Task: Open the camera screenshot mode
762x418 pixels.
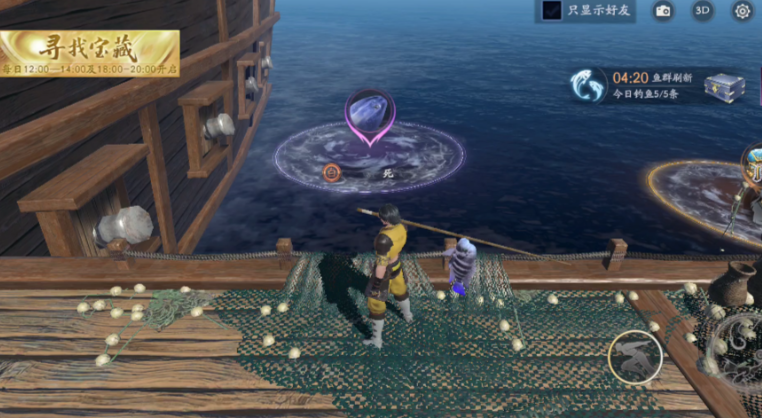Action: pos(663,11)
